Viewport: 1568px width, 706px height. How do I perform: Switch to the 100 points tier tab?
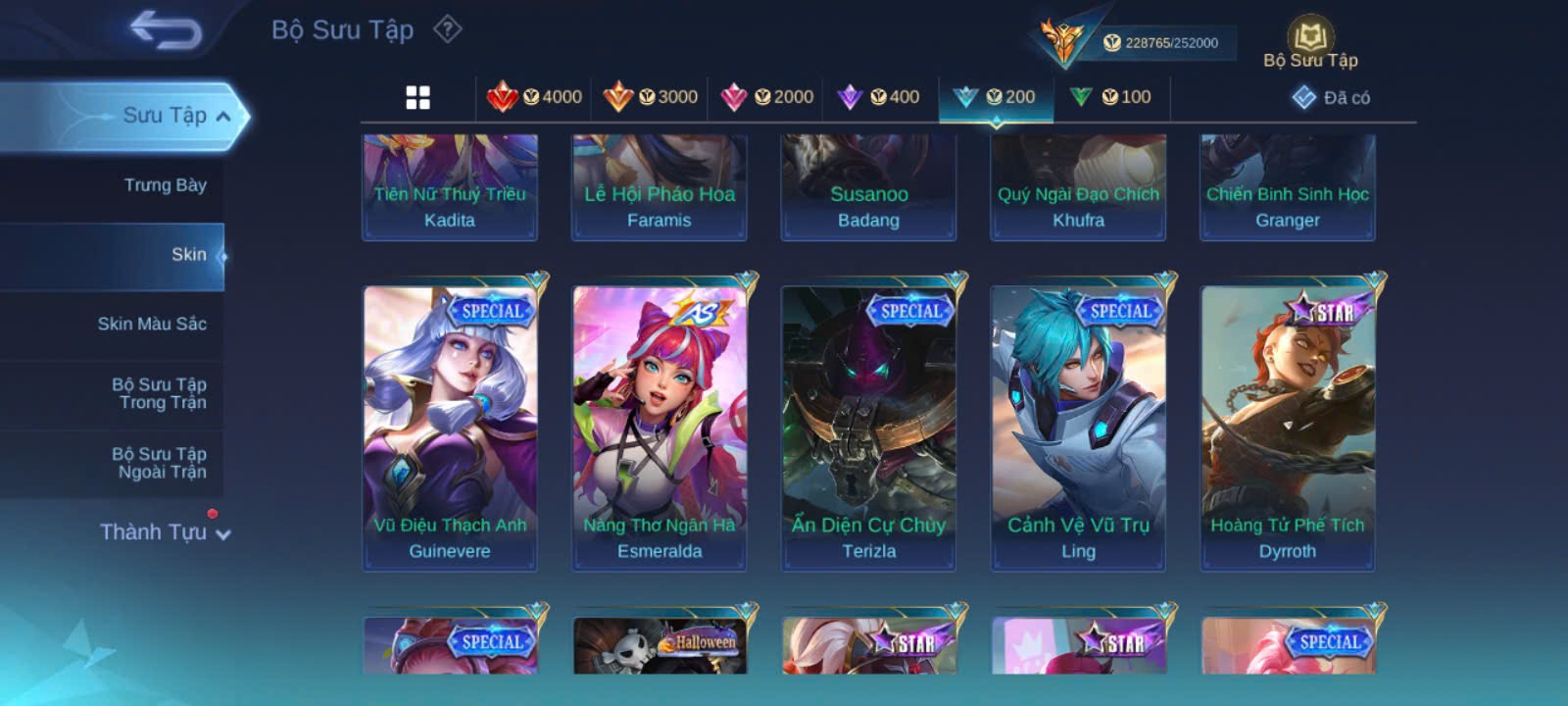pyautogui.click(x=1110, y=97)
